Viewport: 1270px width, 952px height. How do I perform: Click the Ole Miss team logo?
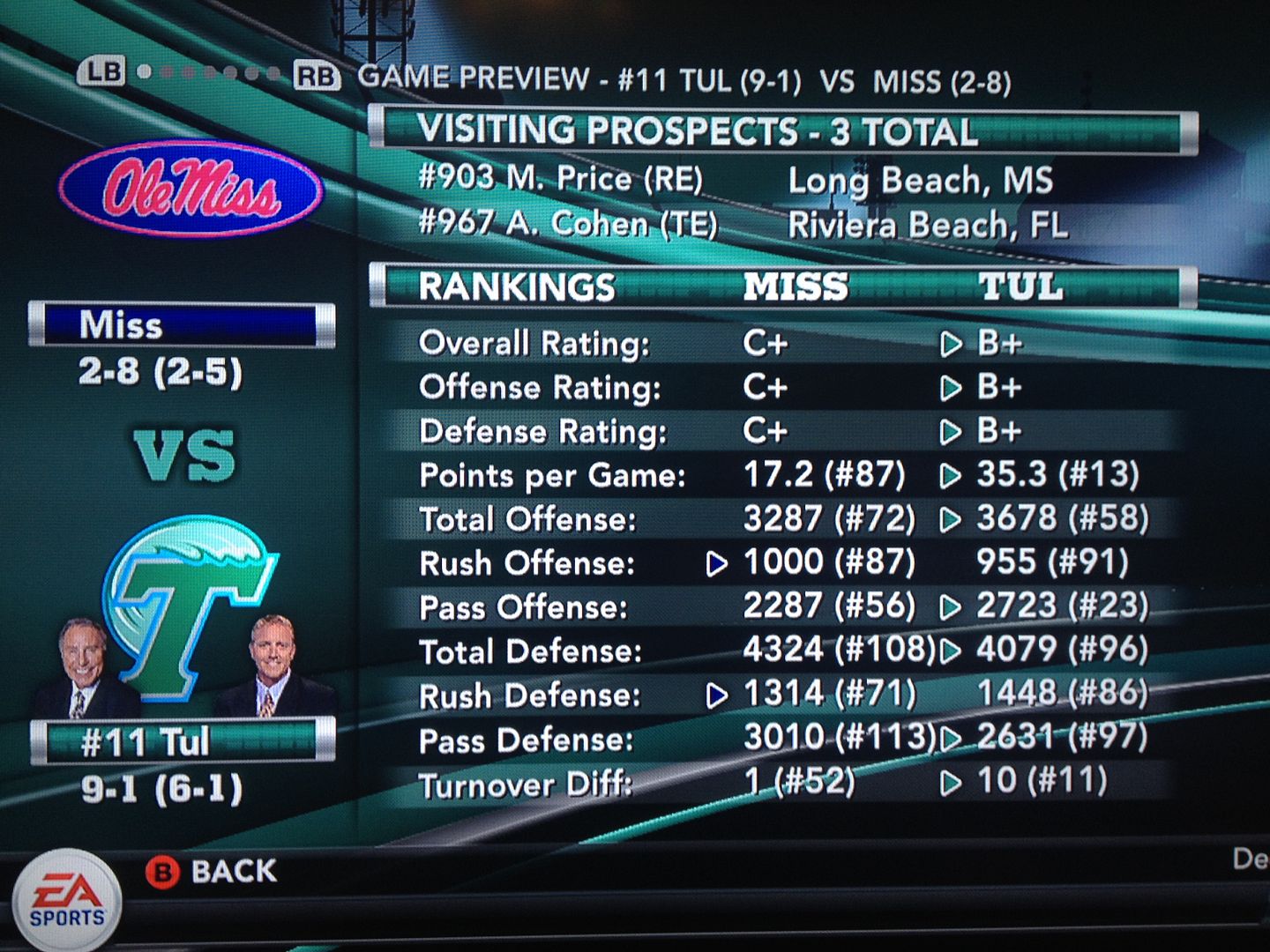click(x=190, y=190)
